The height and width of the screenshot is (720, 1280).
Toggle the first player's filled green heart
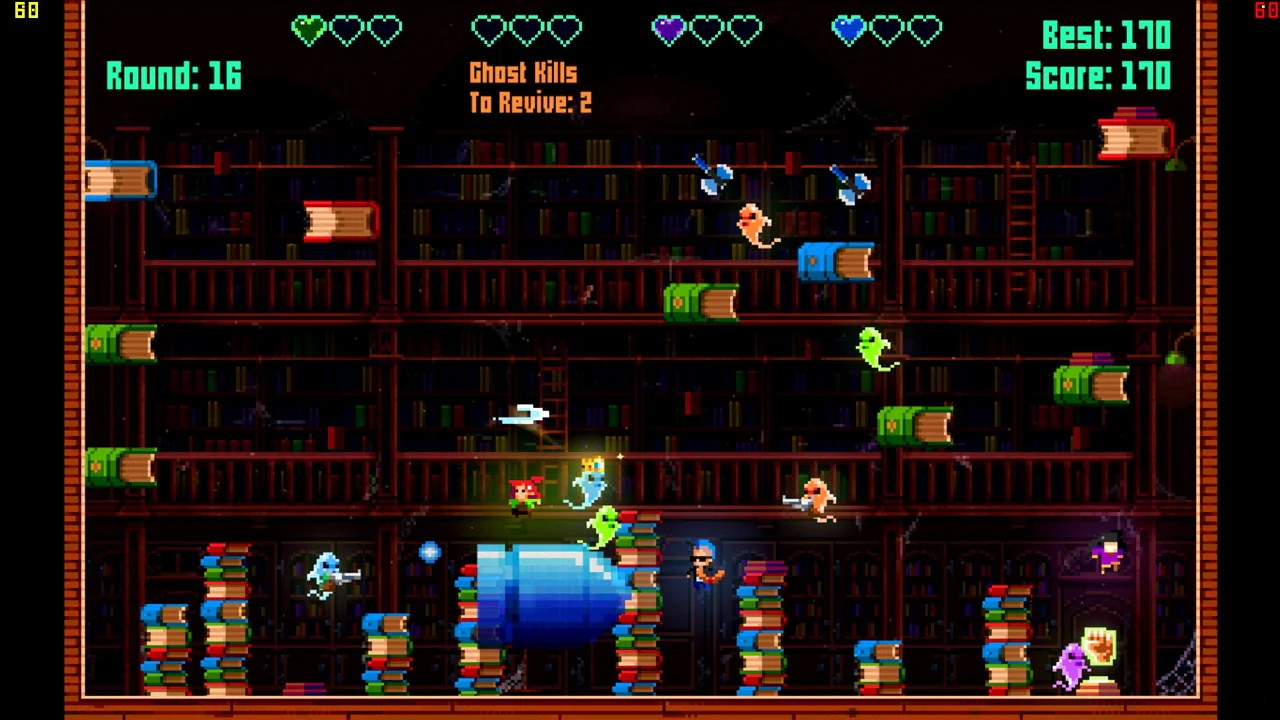click(x=307, y=30)
